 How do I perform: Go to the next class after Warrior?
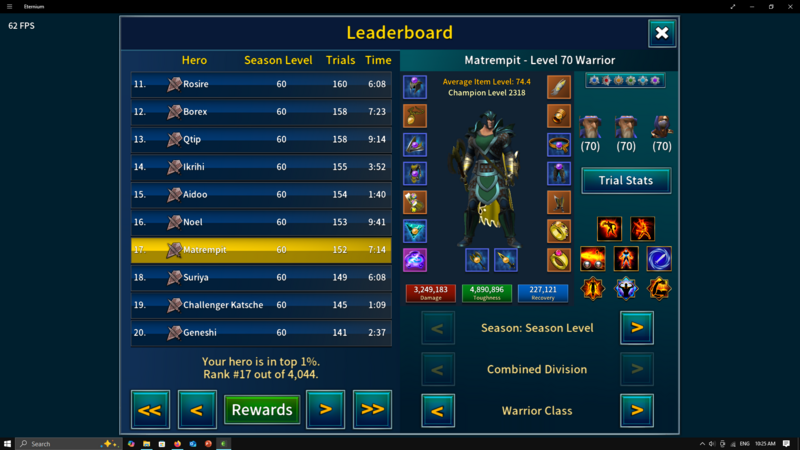[637, 410]
